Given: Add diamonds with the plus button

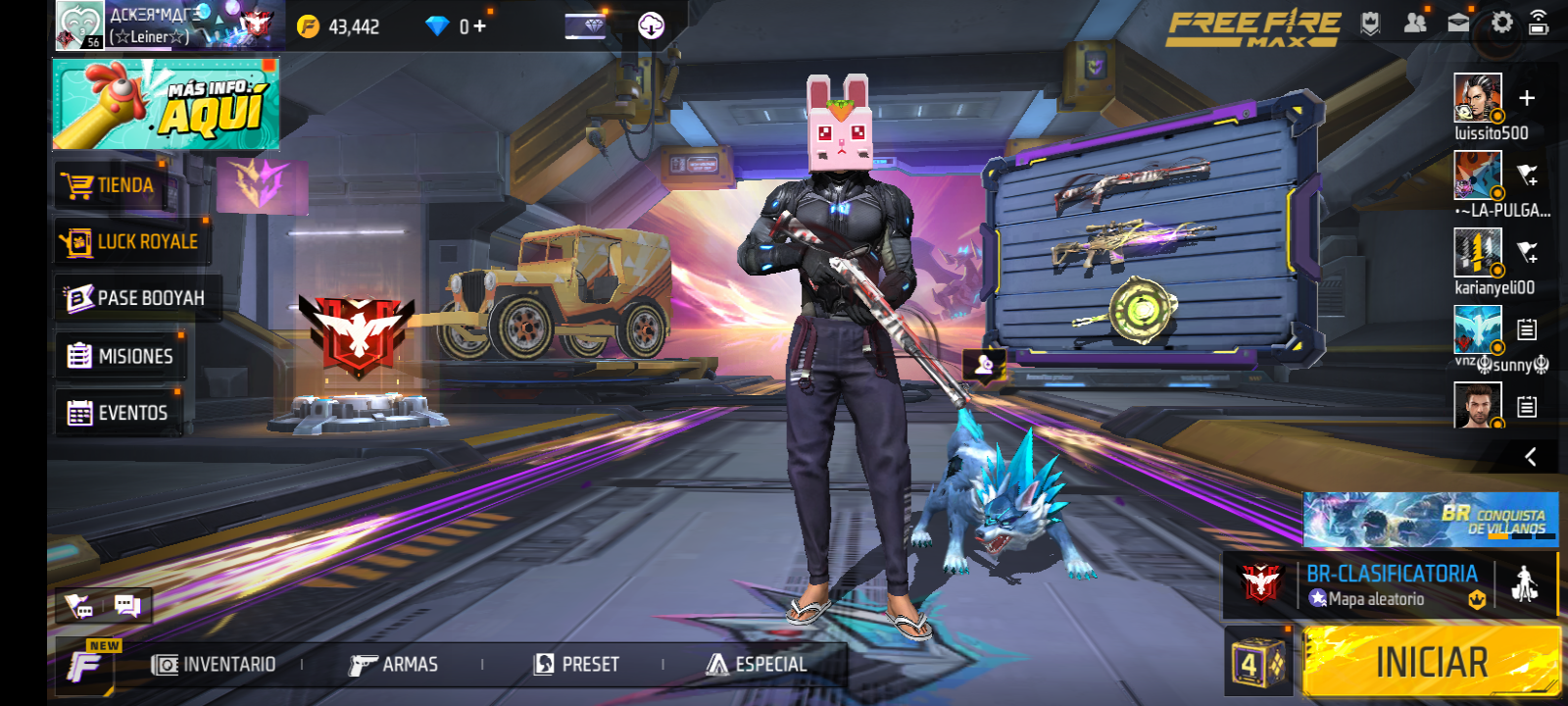Looking at the screenshot, I should coord(479,26).
